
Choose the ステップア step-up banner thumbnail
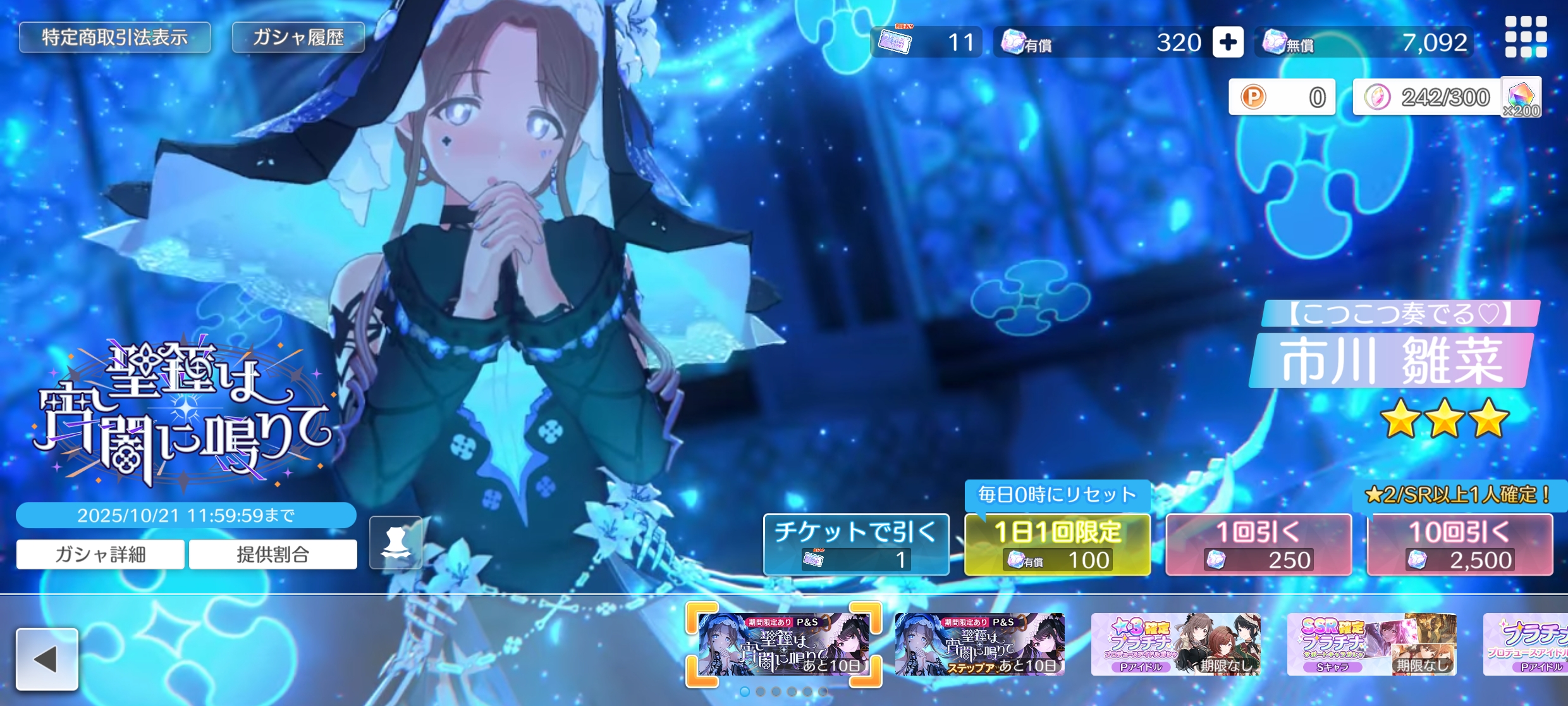(979, 644)
